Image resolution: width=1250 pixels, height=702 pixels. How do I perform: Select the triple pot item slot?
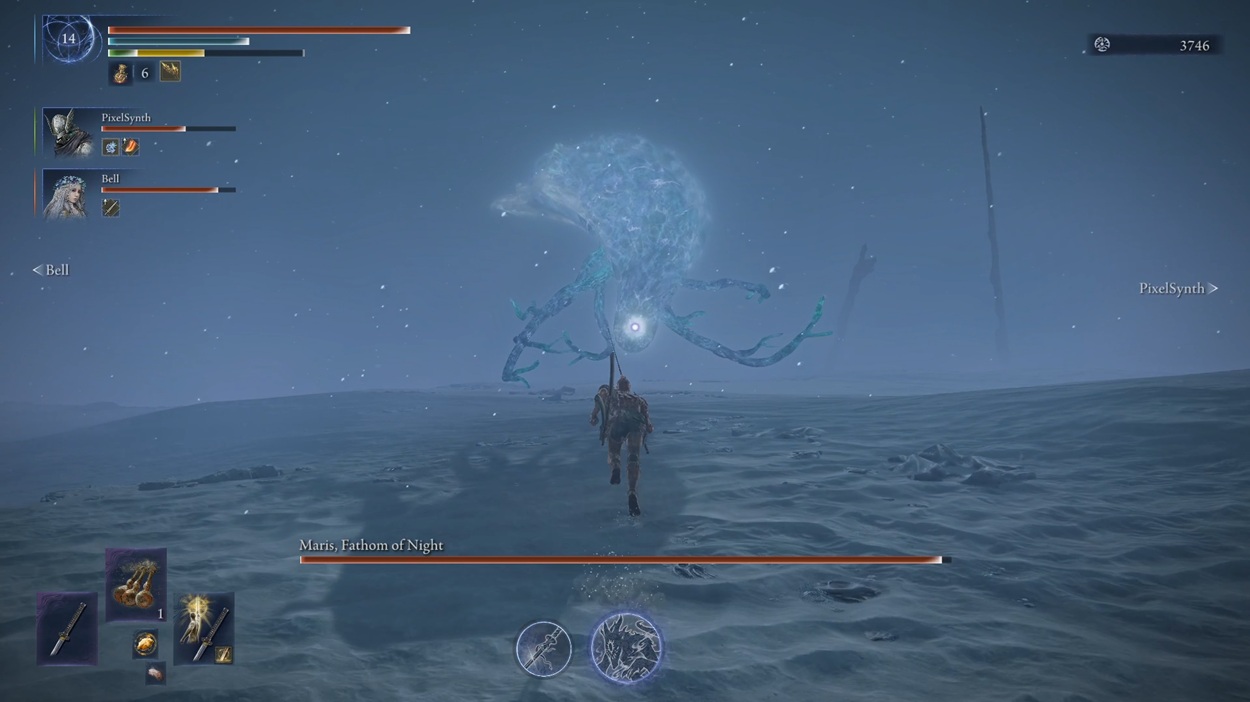136,585
